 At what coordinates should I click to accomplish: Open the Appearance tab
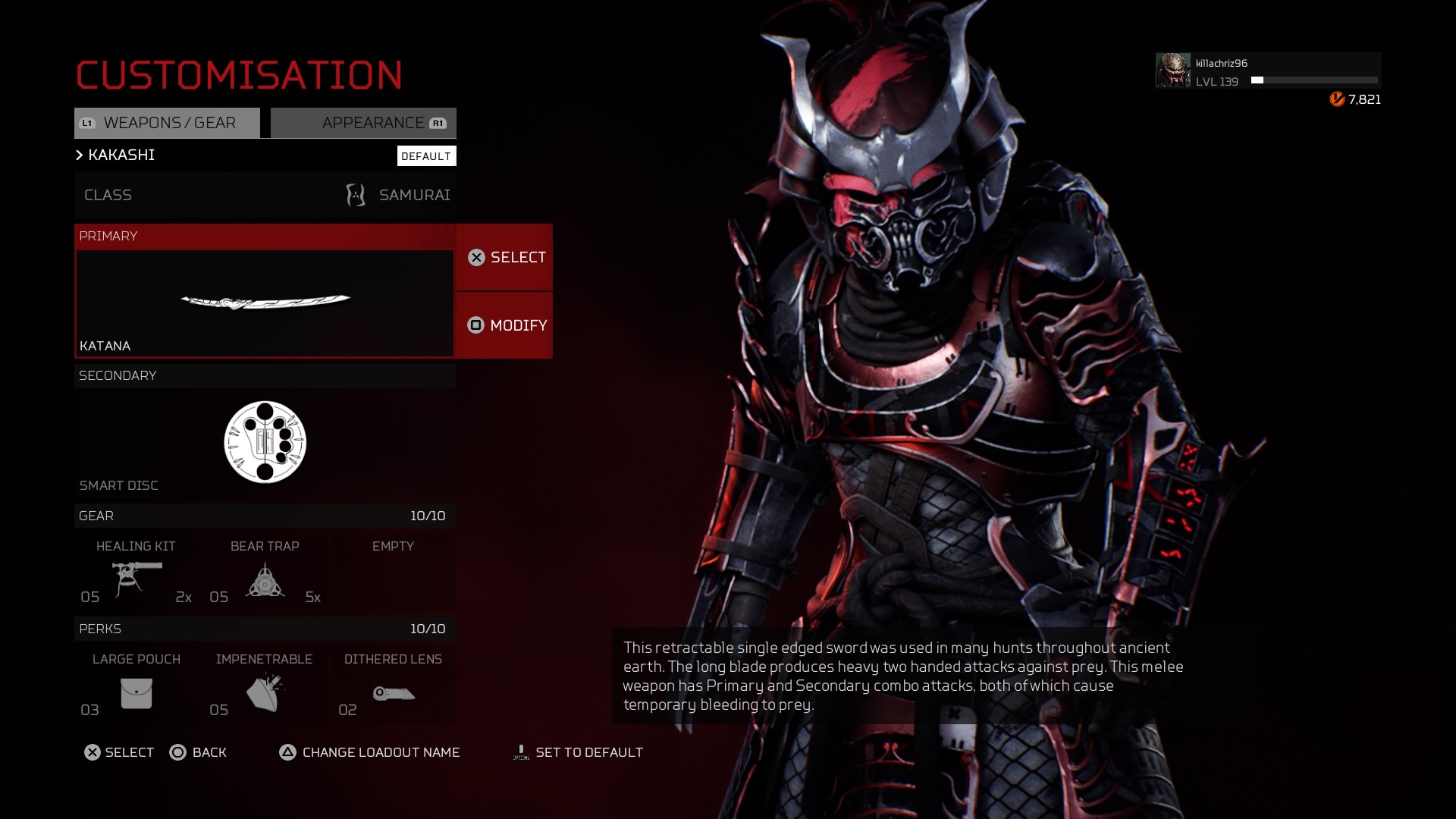pyautogui.click(x=364, y=123)
